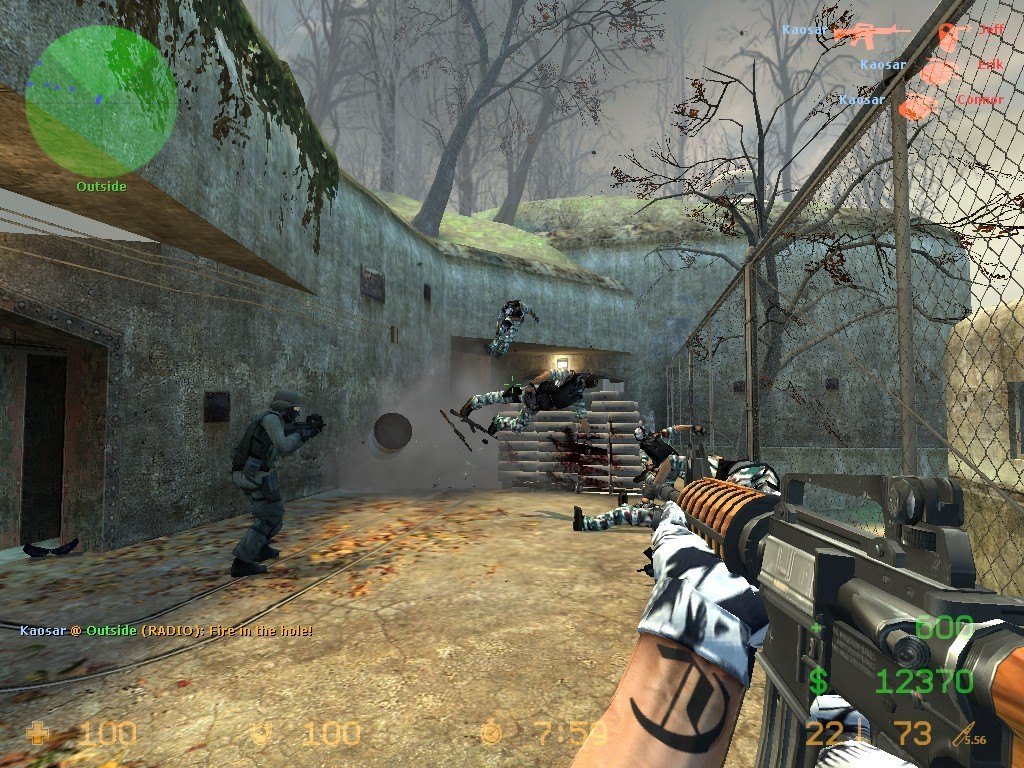1024x768 pixels.
Task: Click the 5.56 ammo type icon
Action: click(x=968, y=735)
